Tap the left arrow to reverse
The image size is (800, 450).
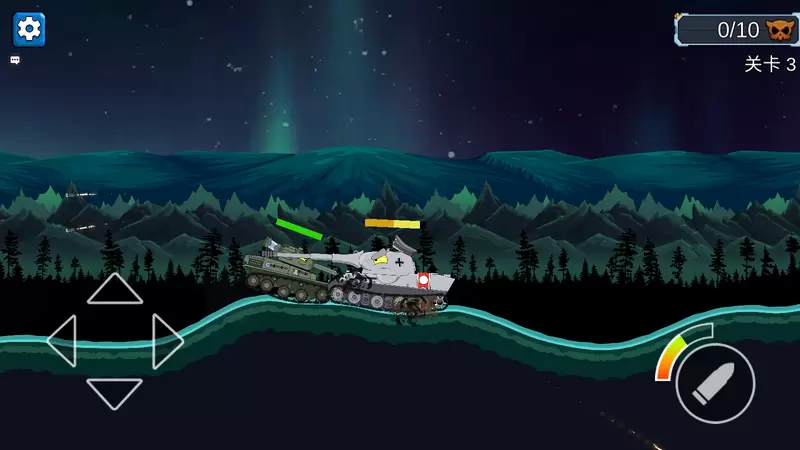[62, 341]
